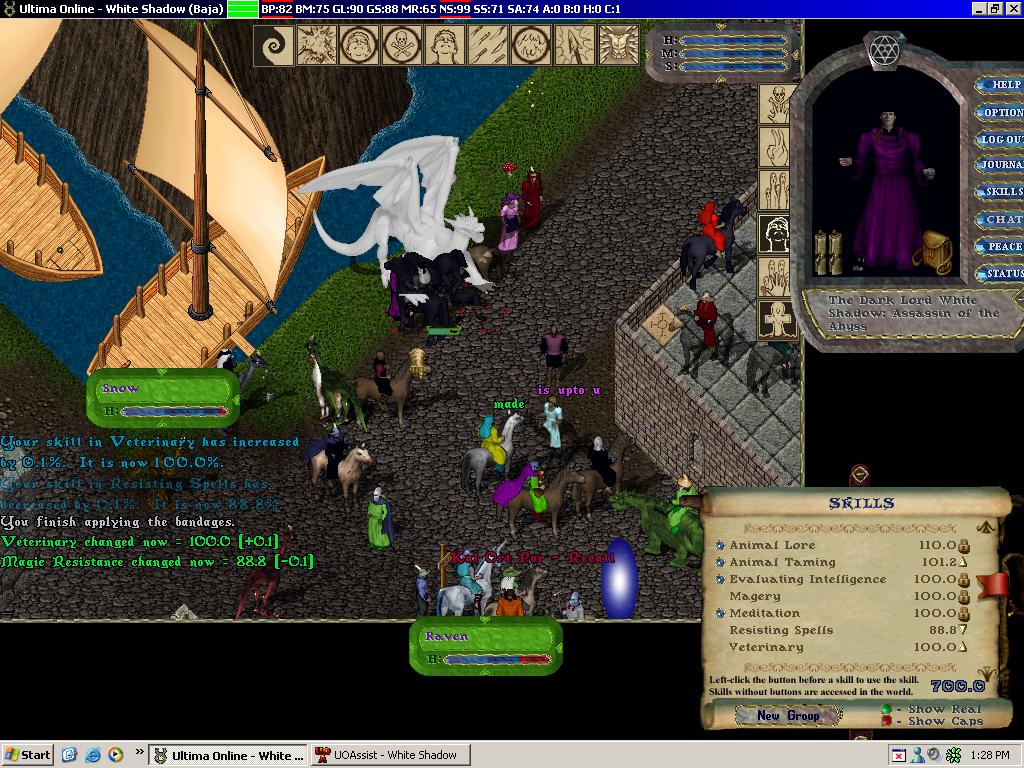The image size is (1024, 768).
Task: Create a New Group in Skills
Action: pyautogui.click(x=788, y=716)
